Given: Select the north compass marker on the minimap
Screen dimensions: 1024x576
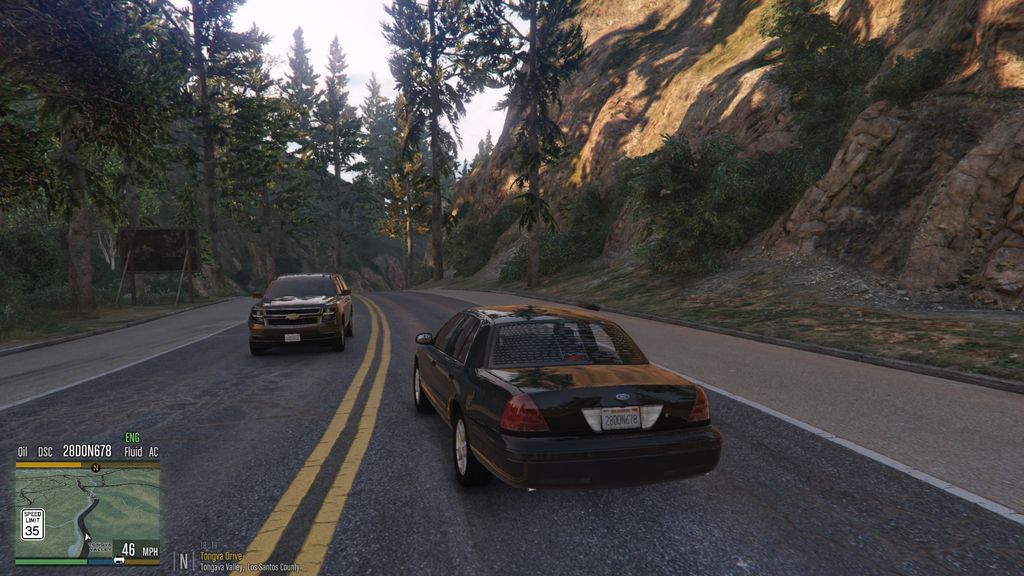Looking at the screenshot, I should (95, 467).
